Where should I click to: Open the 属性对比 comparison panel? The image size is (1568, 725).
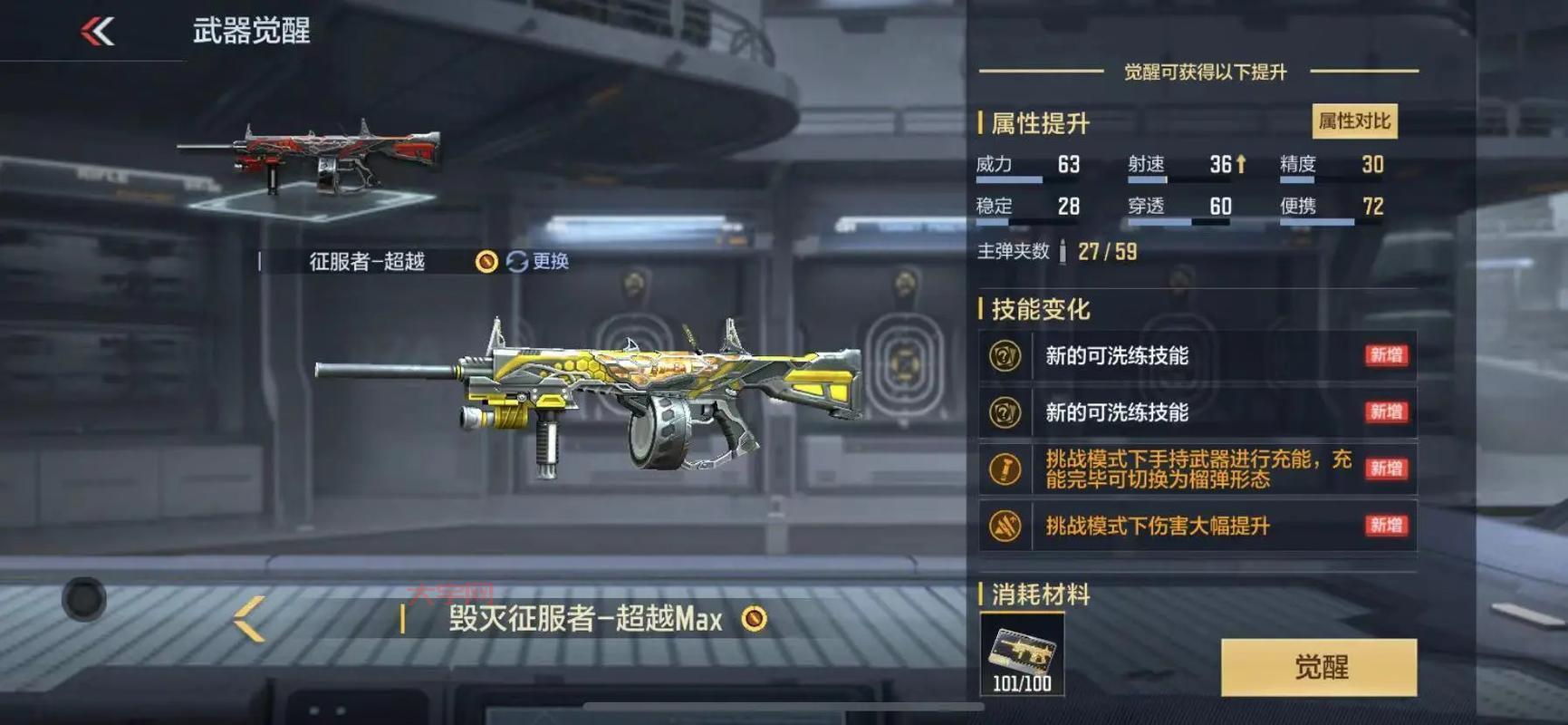pyautogui.click(x=1355, y=121)
